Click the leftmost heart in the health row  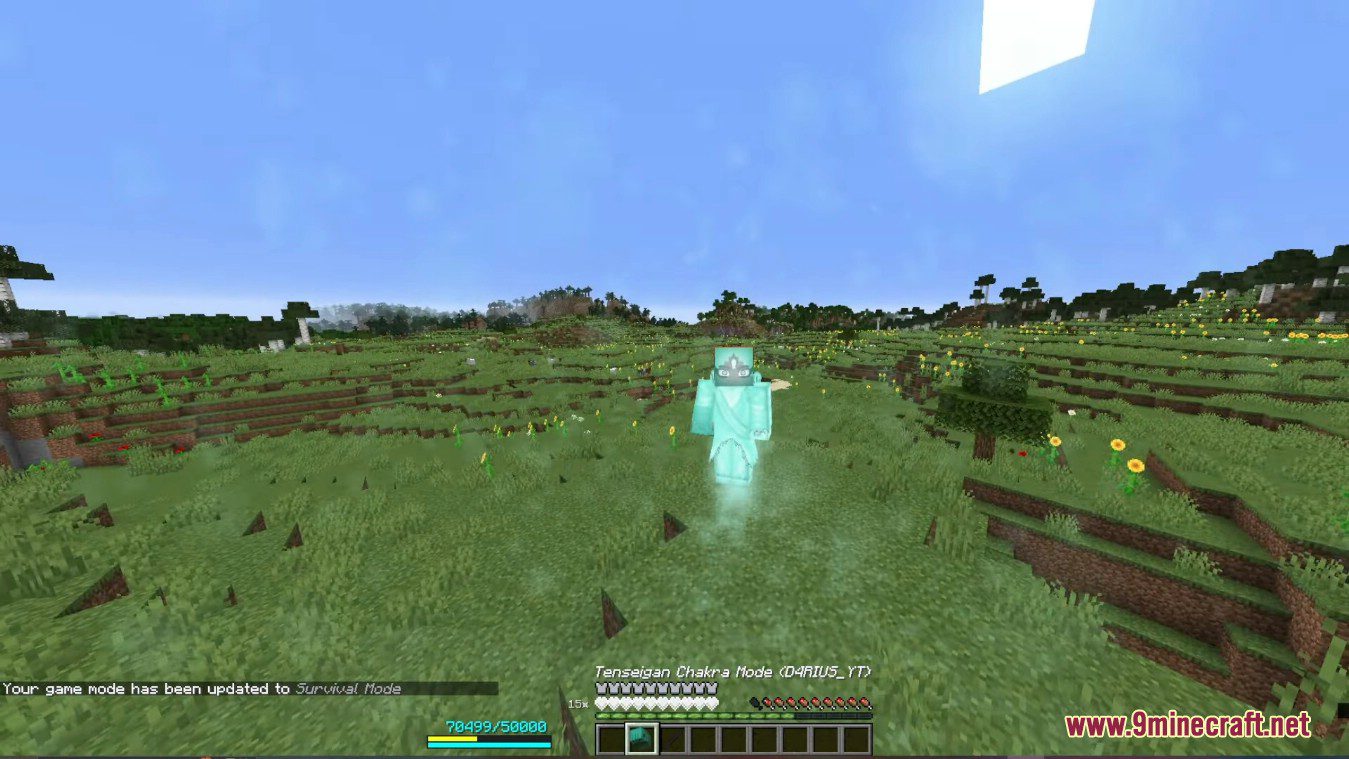click(x=602, y=703)
